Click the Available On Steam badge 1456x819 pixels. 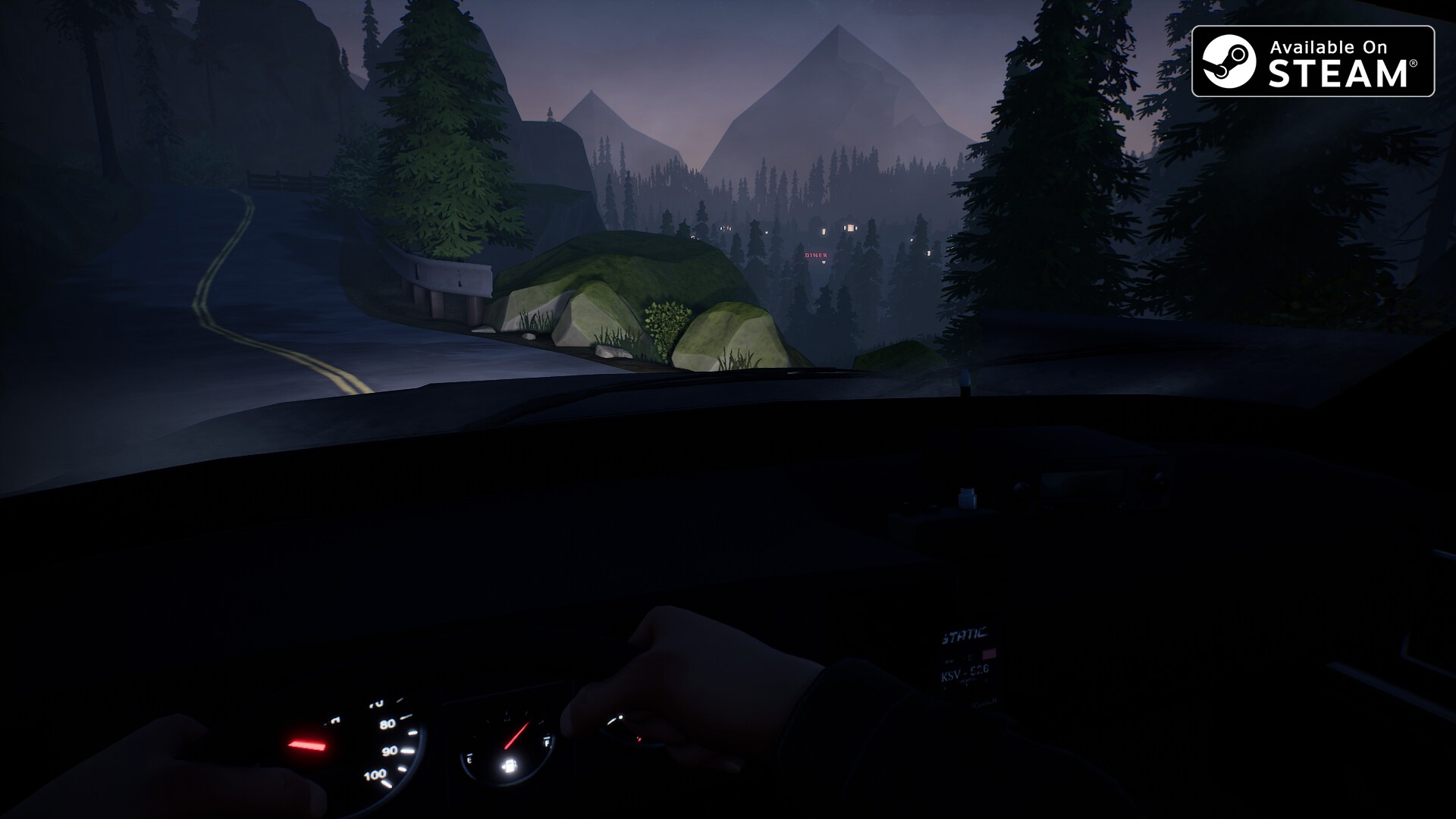[x=1313, y=61]
